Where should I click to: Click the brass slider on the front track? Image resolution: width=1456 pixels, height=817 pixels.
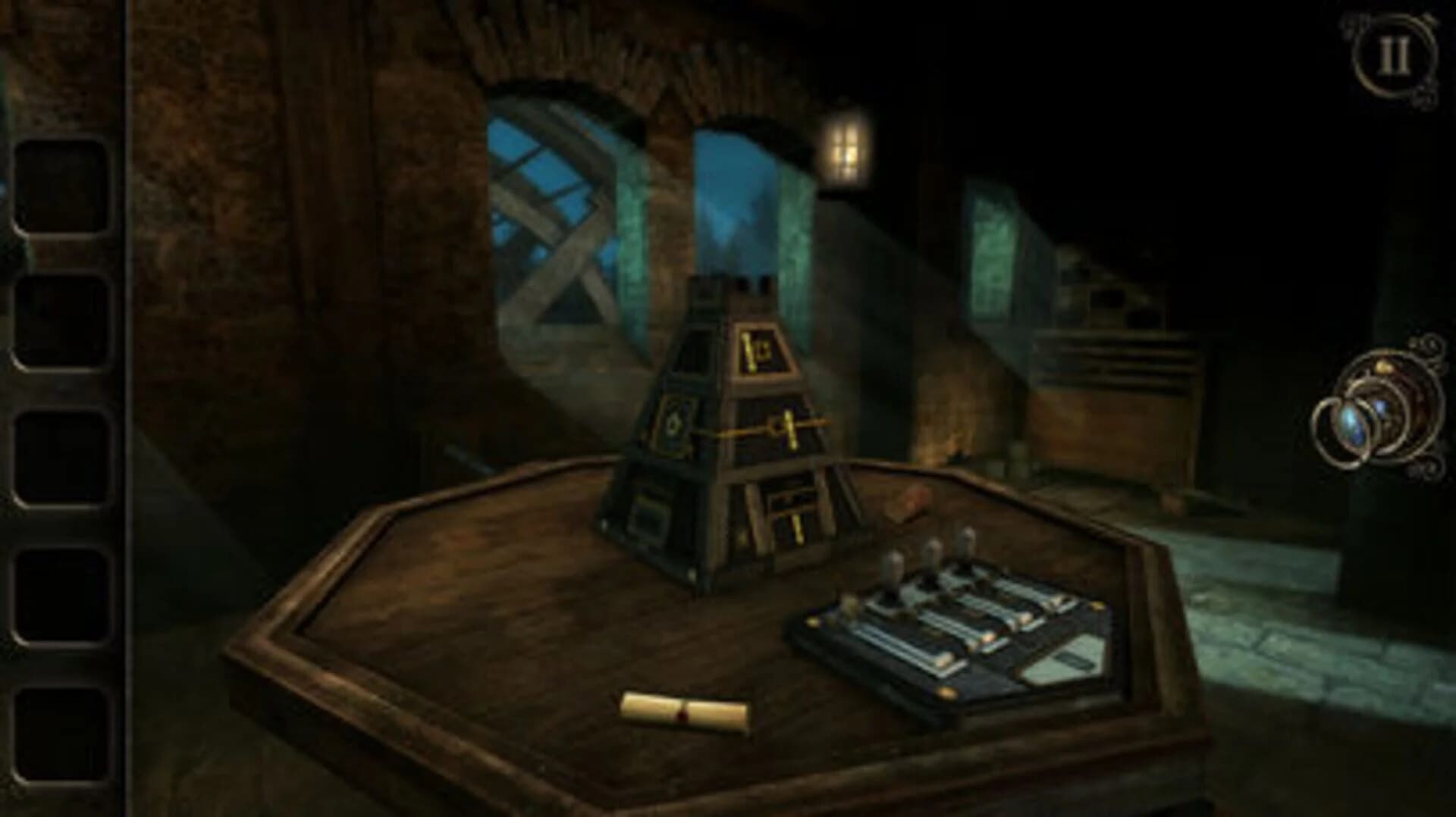(x=945, y=661)
